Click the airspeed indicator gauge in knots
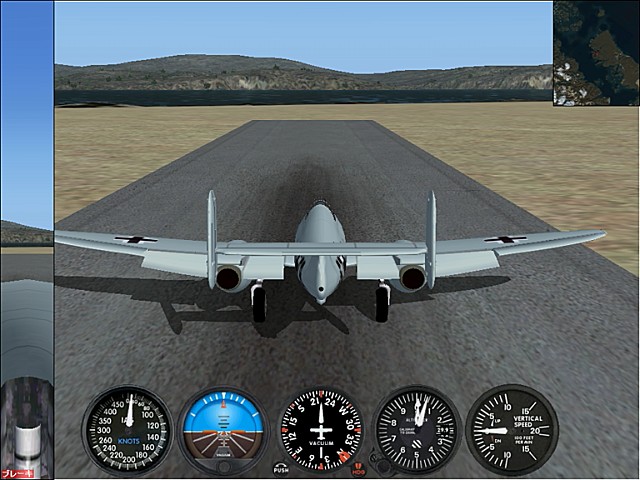Image resolution: width=640 pixels, height=480 pixels. click(x=127, y=430)
